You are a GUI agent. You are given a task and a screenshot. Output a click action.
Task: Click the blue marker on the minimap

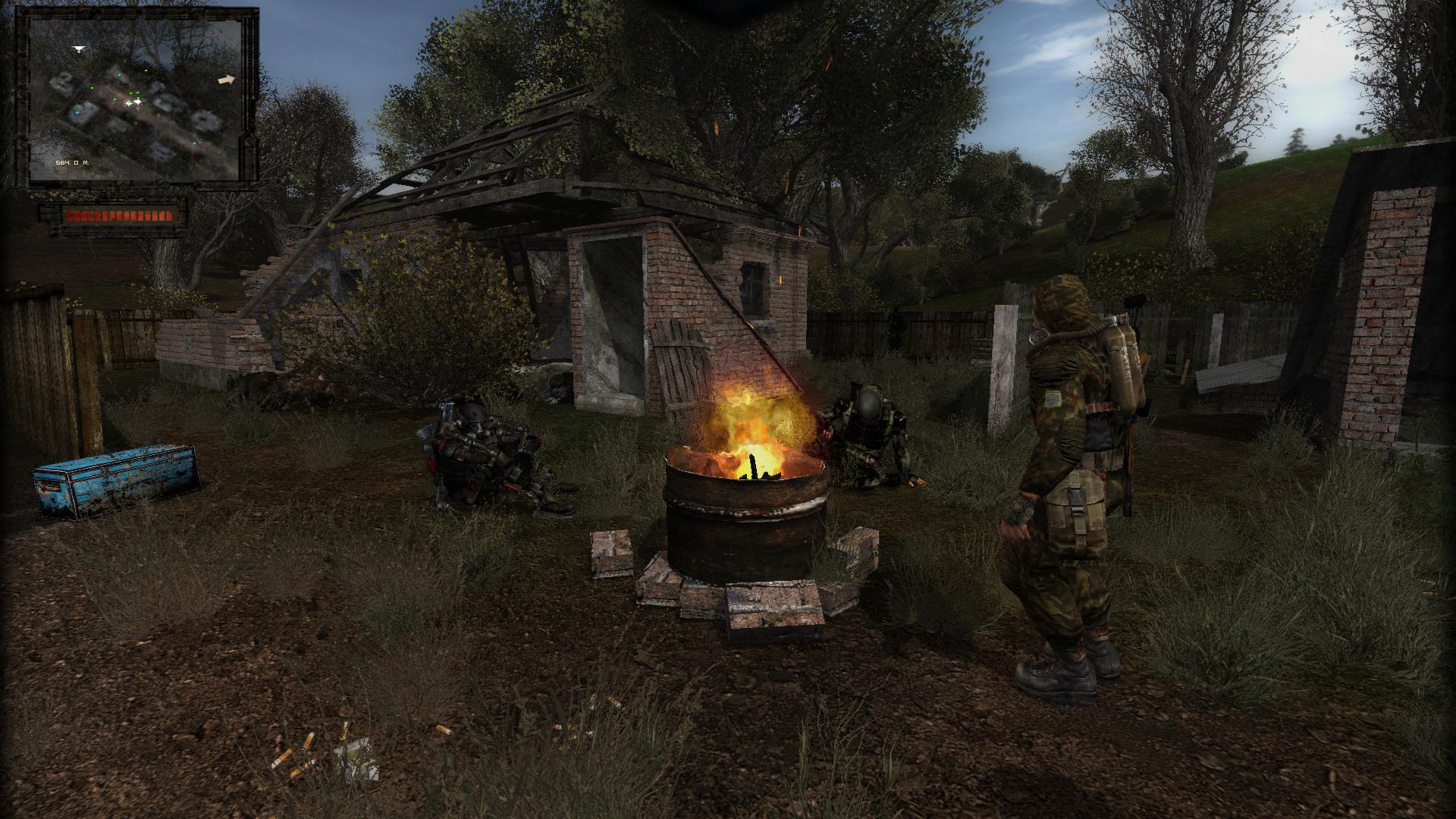click(x=76, y=113)
